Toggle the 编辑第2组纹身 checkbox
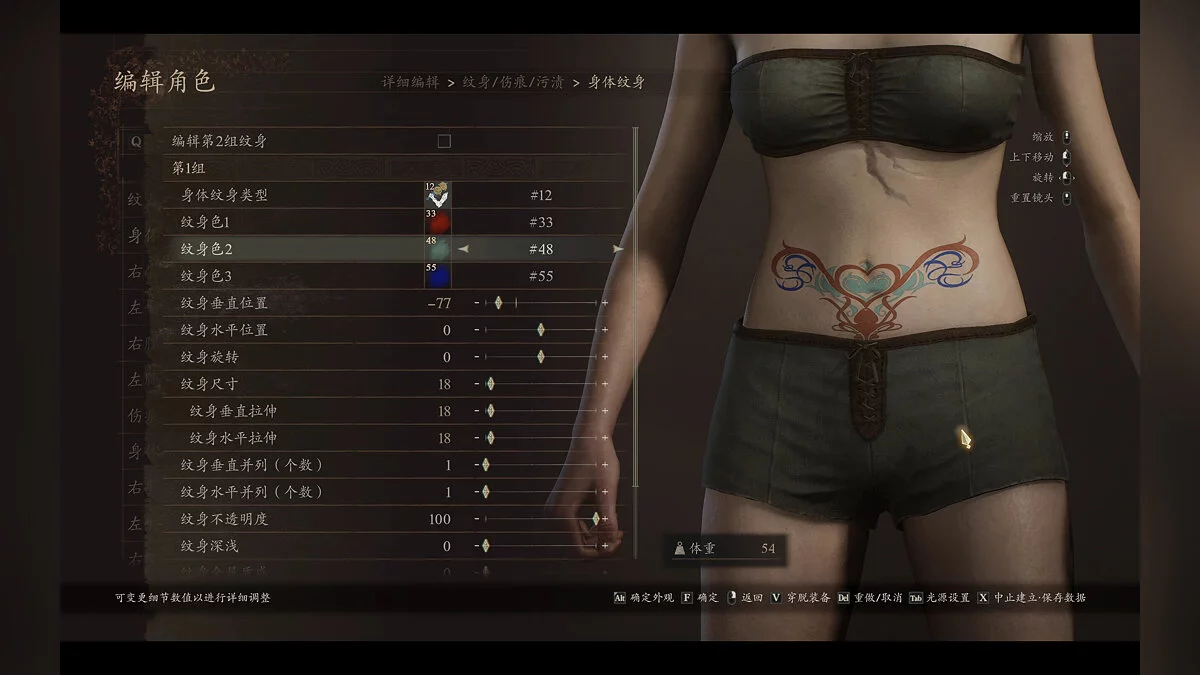Viewport: 1200px width, 675px height. pyautogui.click(x=444, y=142)
